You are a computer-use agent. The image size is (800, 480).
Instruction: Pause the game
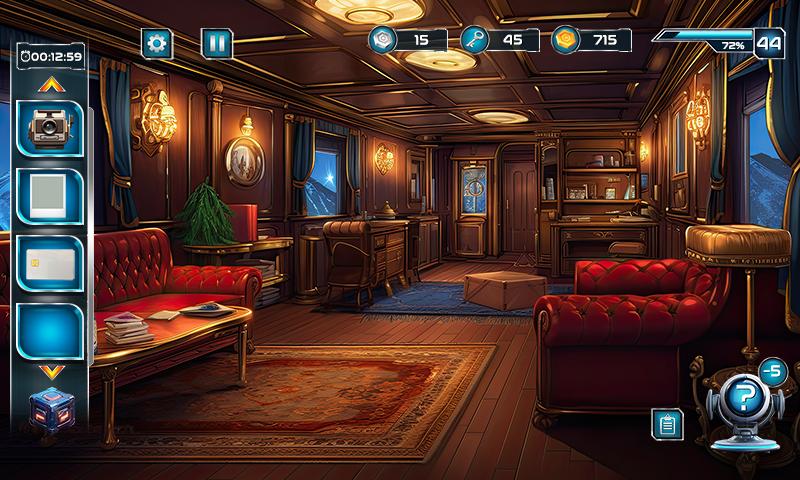tap(216, 43)
